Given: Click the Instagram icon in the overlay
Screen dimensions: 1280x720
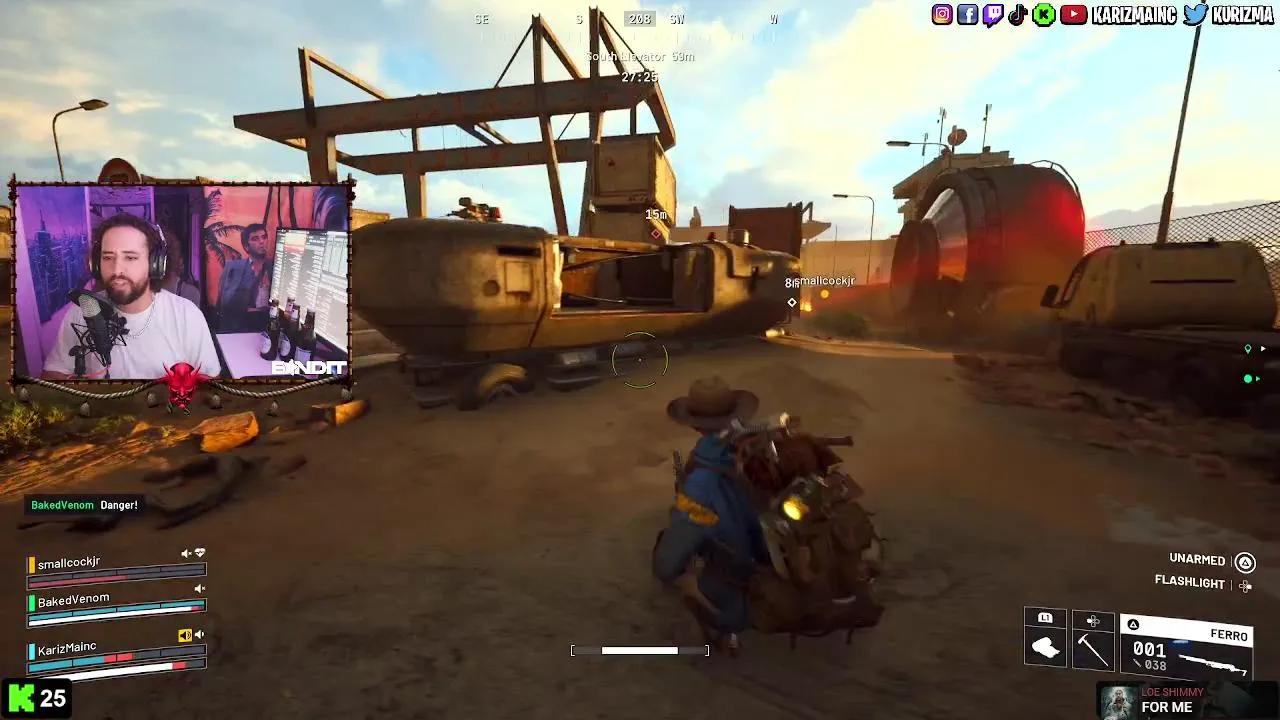Looking at the screenshot, I should (x=940, y=15).
